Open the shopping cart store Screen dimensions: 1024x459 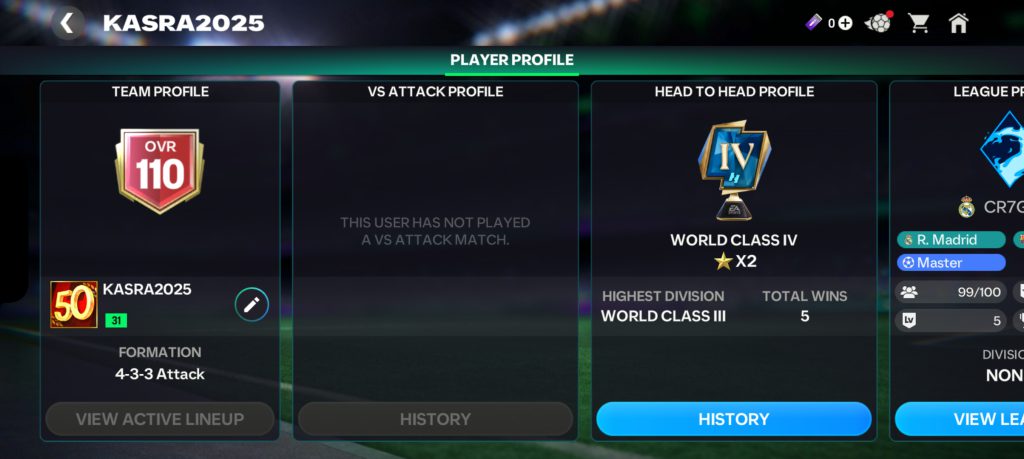pyautogui.click(x=918, y=23)
